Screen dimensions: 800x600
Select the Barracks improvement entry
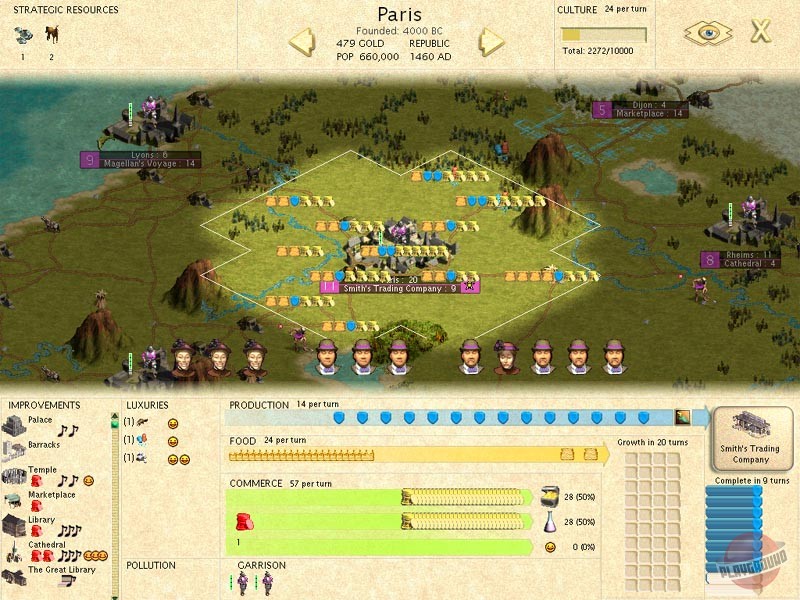[x=43, y=445]
